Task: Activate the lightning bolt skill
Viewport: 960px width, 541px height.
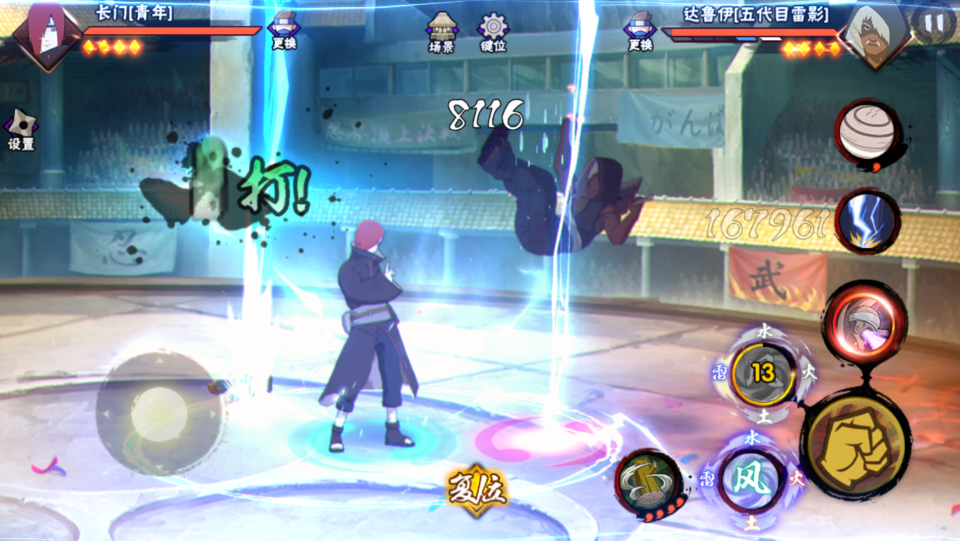Action: click(866, 220)
